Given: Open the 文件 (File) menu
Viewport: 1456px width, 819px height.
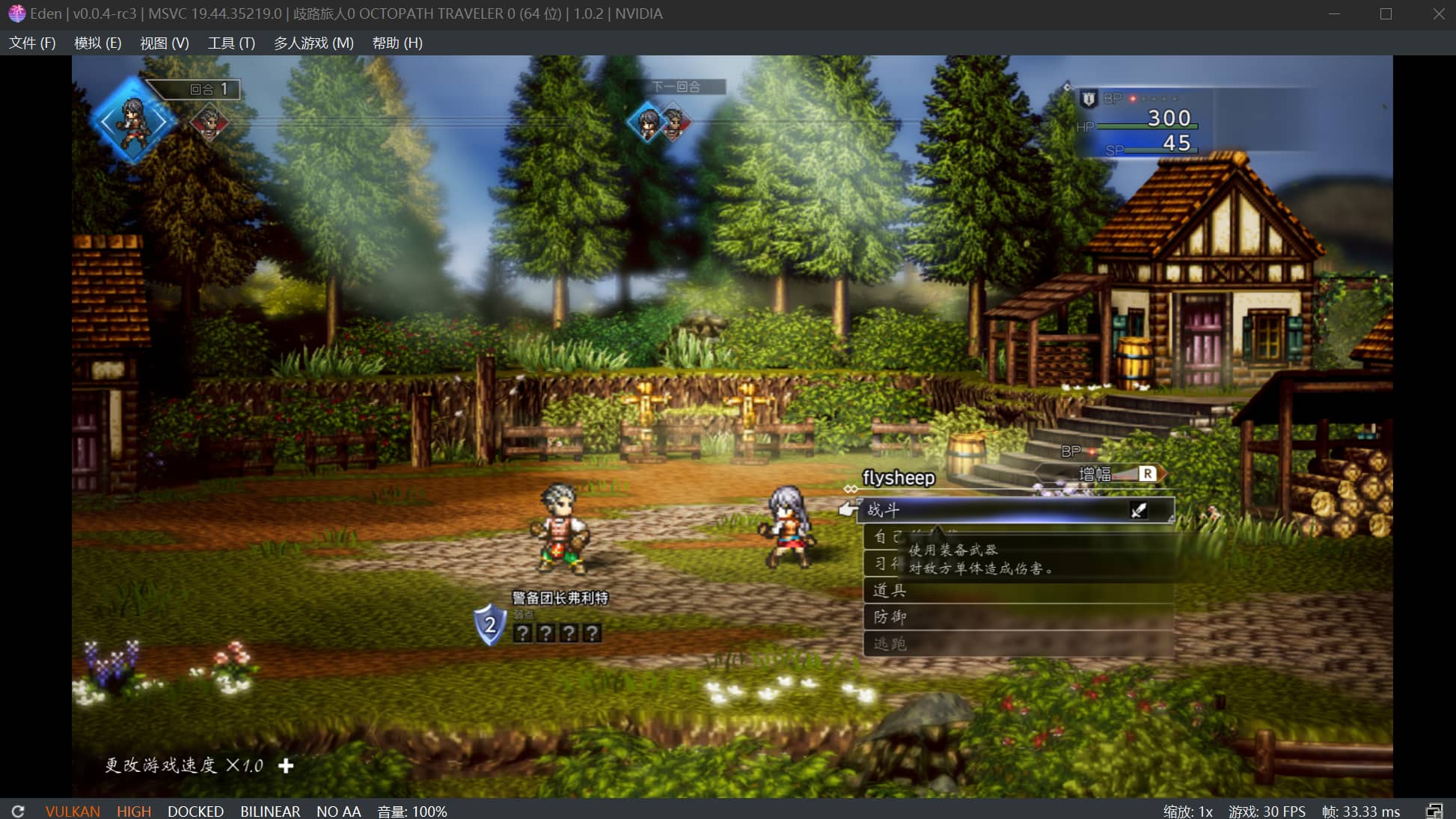Looking at the screenshot, I should 31,43.
